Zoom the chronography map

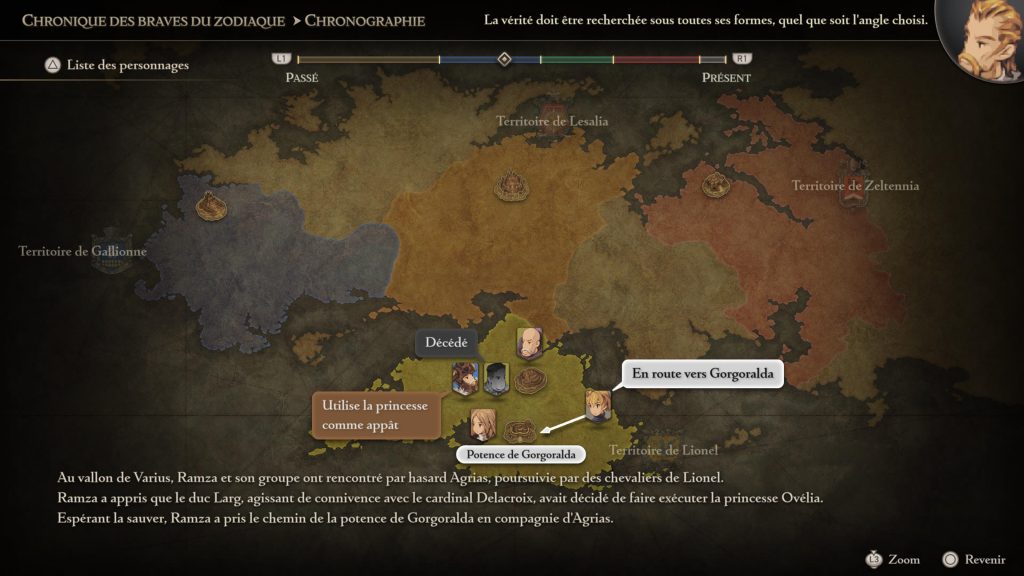pyautogui.click(x=893, y=559)
